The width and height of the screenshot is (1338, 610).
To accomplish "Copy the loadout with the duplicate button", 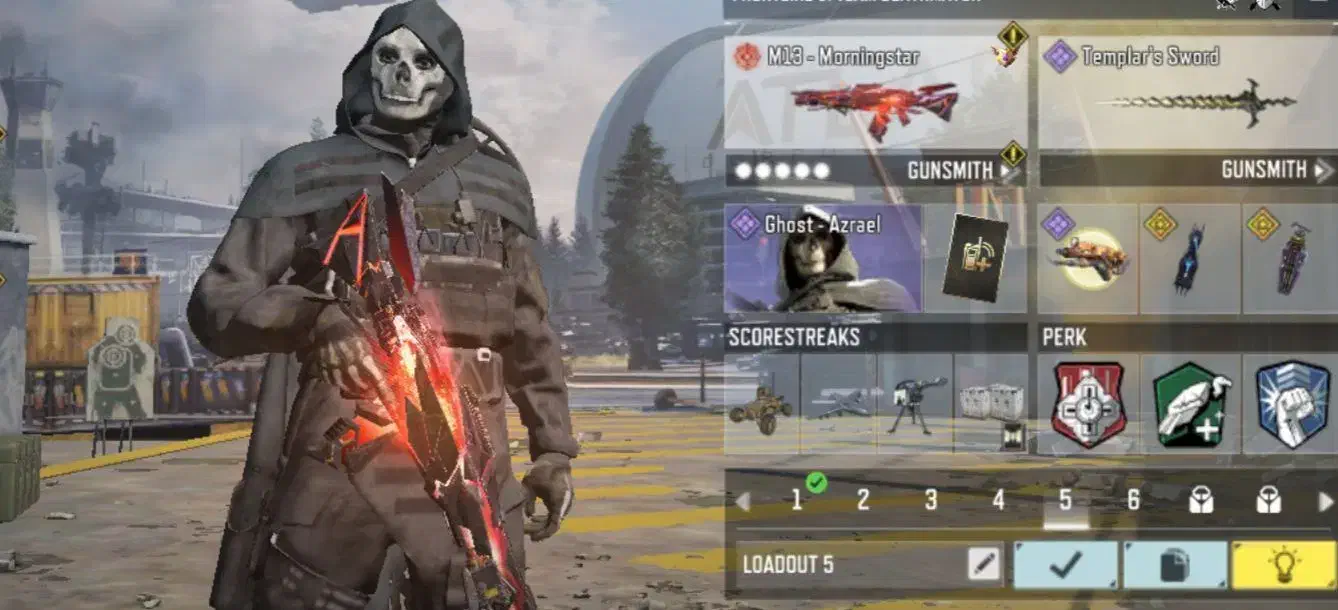I will click(x=1175, y=565).
